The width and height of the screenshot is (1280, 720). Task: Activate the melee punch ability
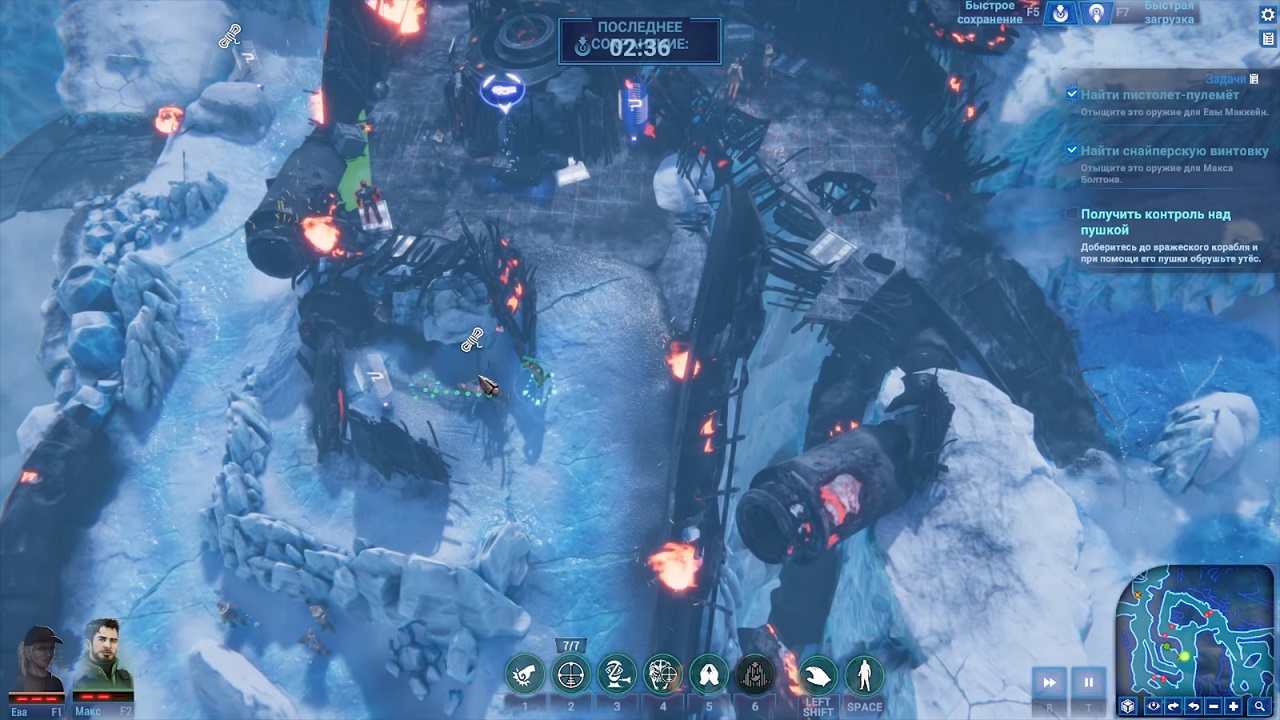tap(524, 676)
